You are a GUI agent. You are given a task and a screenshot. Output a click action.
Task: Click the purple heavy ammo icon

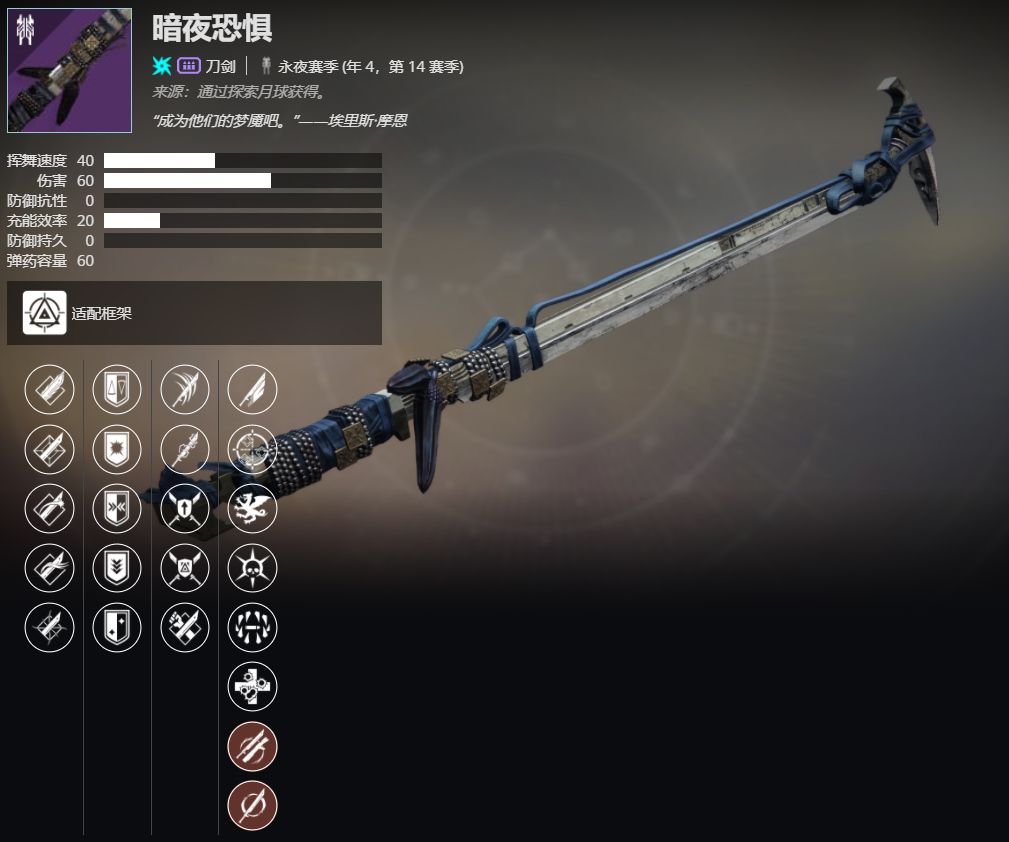(189, 66)
